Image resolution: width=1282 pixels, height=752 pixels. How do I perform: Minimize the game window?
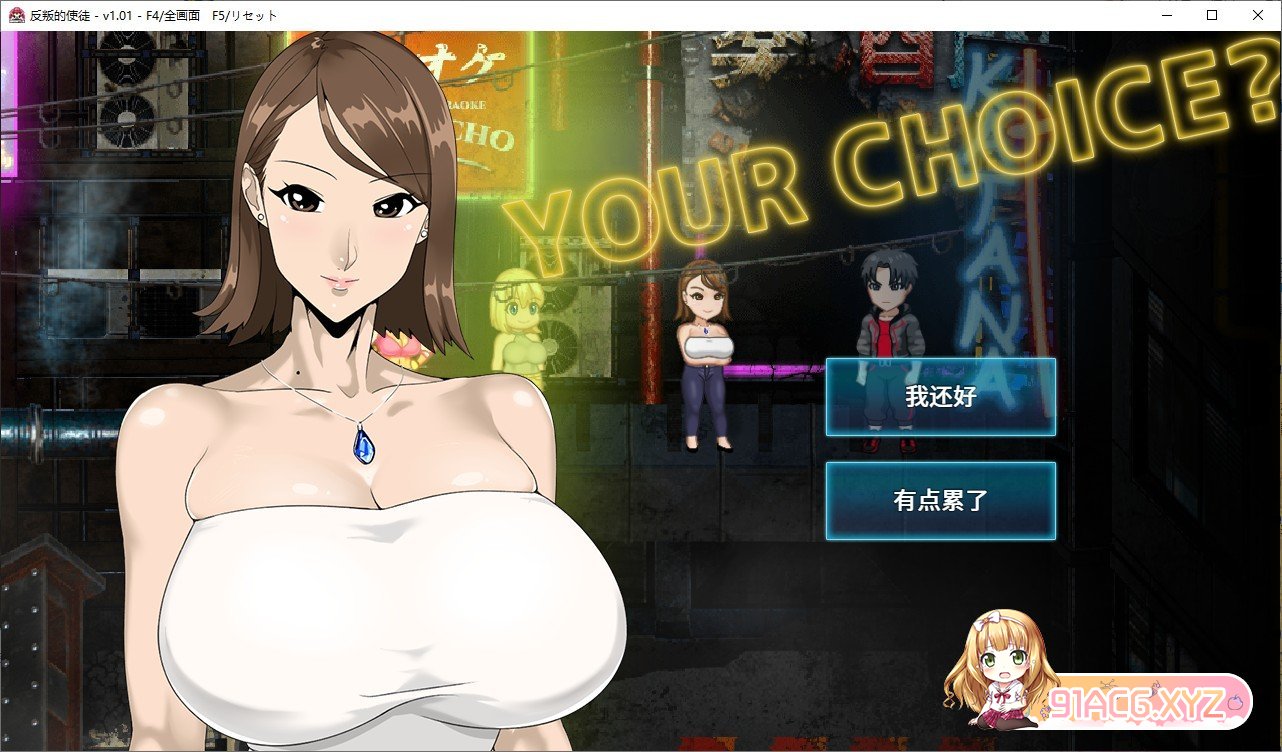pyautogui.click(x=1166, y=15)
